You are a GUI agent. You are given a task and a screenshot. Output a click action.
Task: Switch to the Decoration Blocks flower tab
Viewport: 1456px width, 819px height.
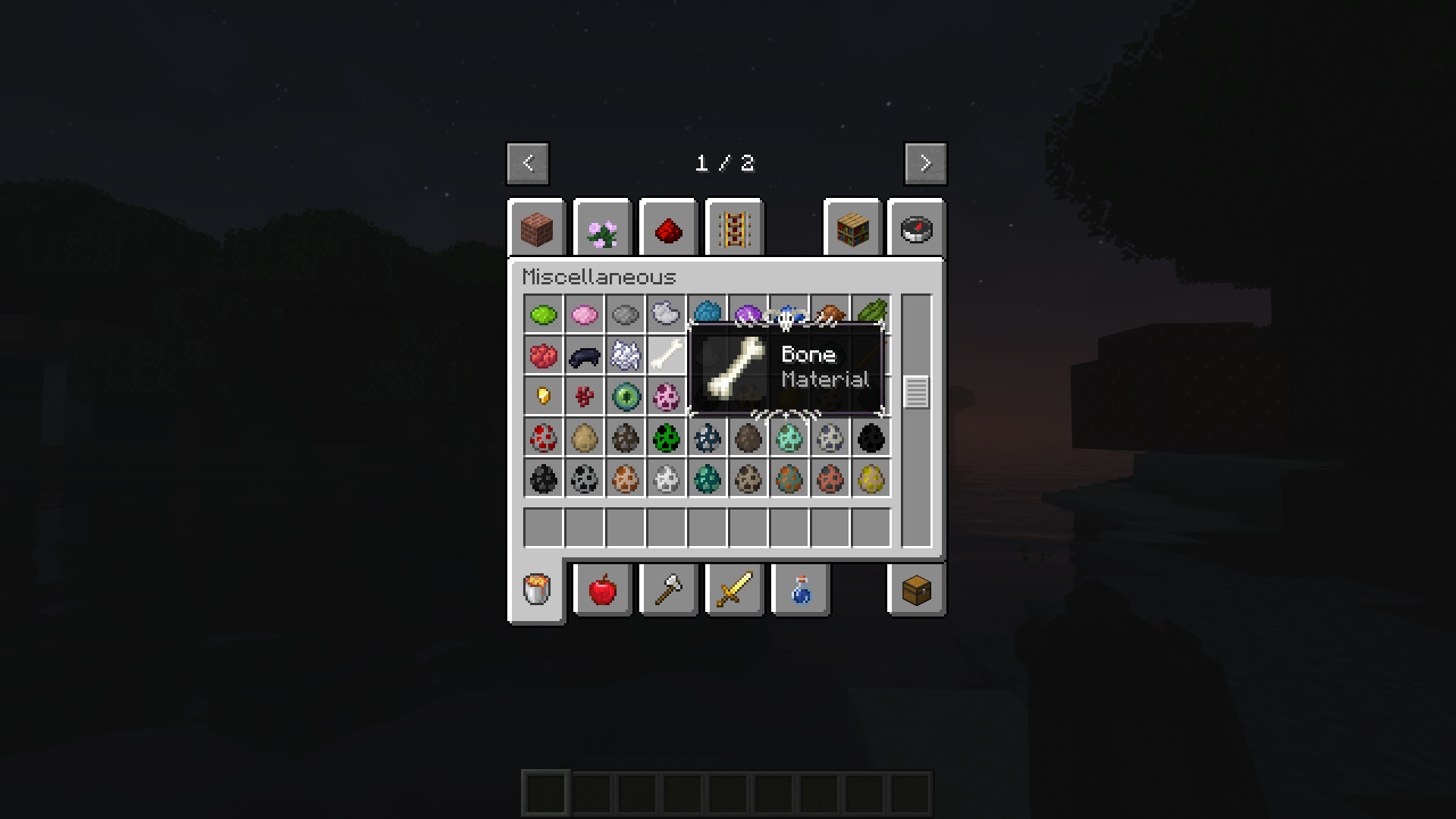tap(602, 229)
